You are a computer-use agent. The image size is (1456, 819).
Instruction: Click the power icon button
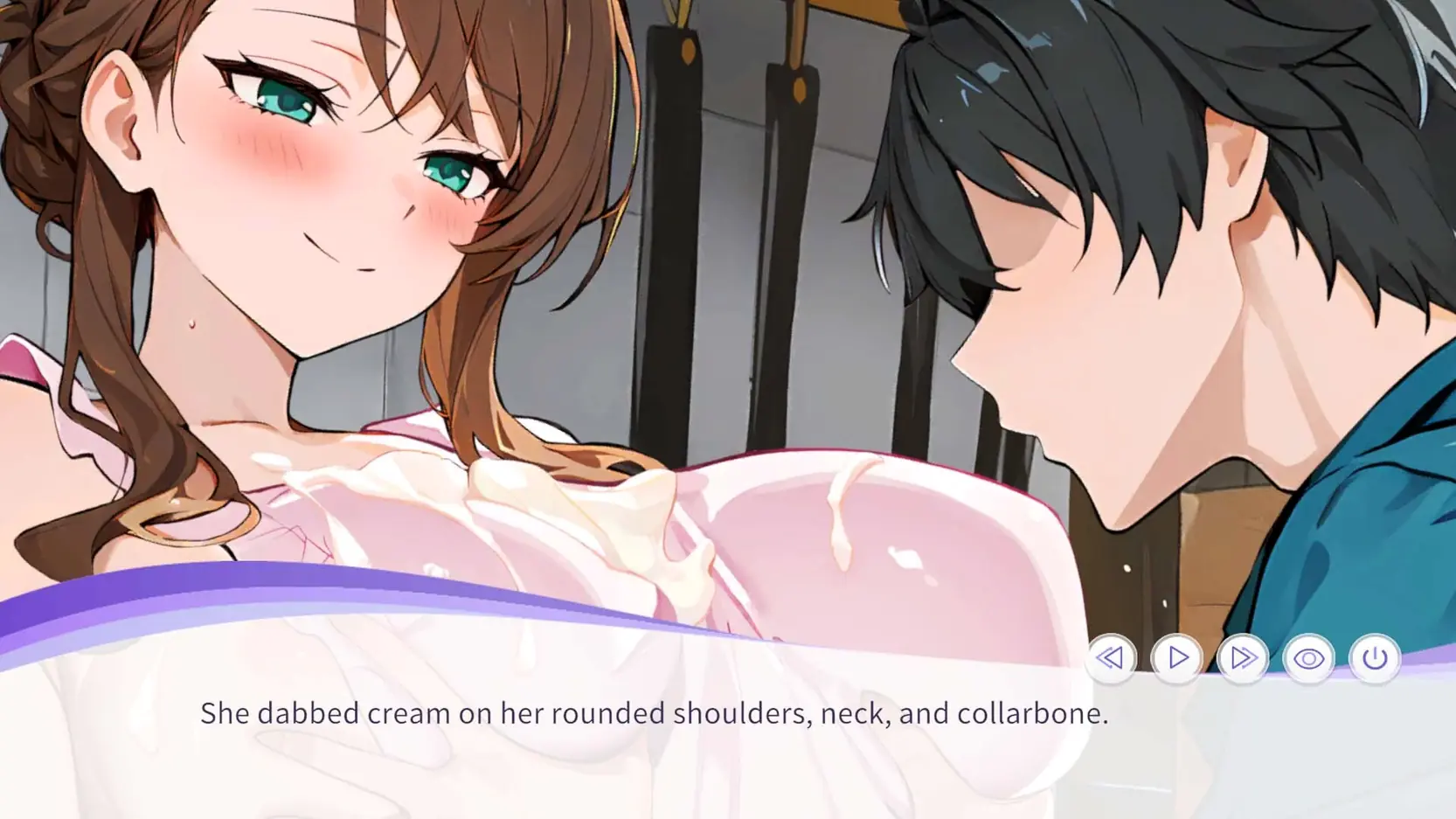pyautogui.click(x=1375, y=657)
